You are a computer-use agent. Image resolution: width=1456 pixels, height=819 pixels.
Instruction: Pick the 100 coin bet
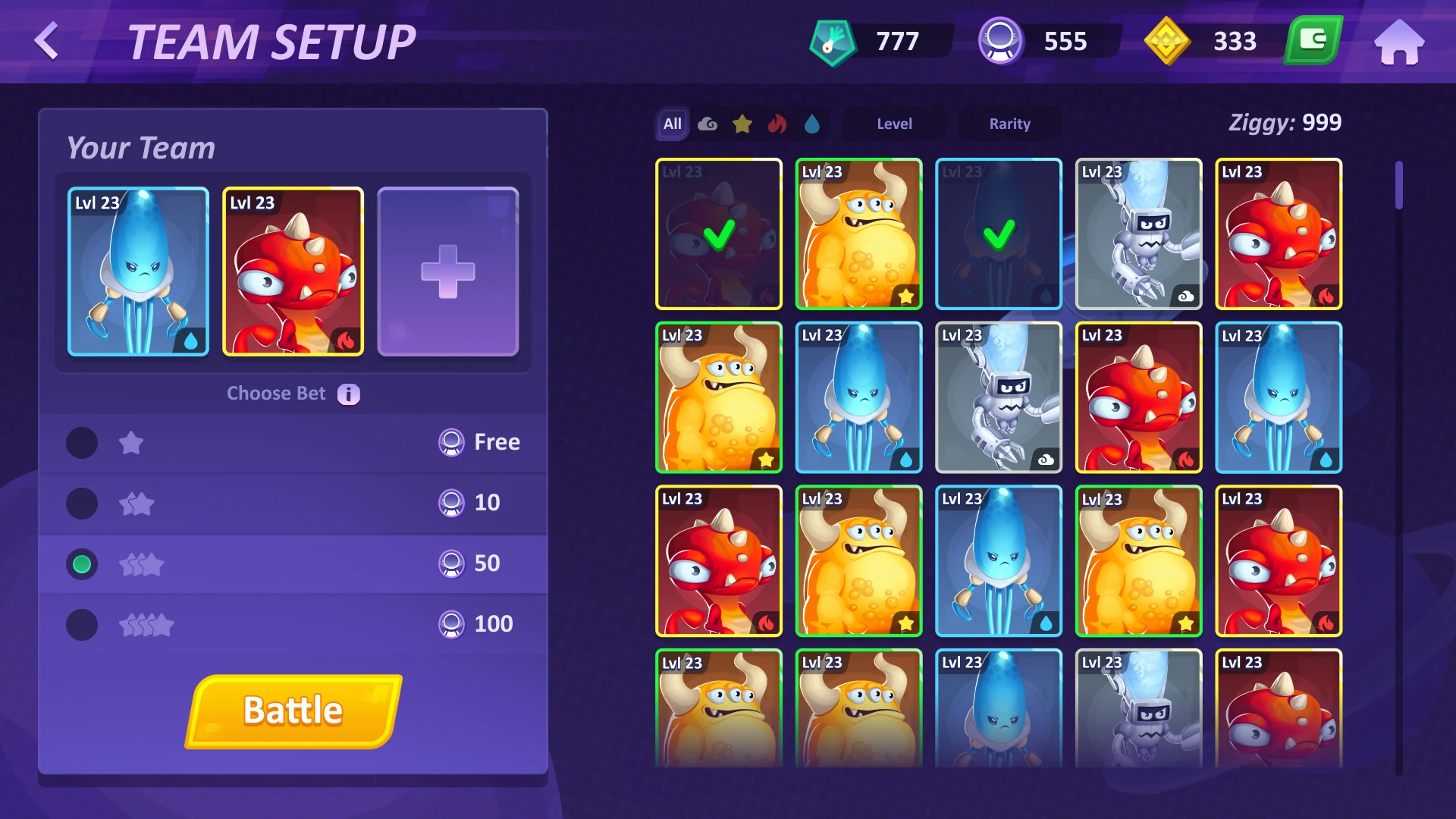tap(82, 625)
